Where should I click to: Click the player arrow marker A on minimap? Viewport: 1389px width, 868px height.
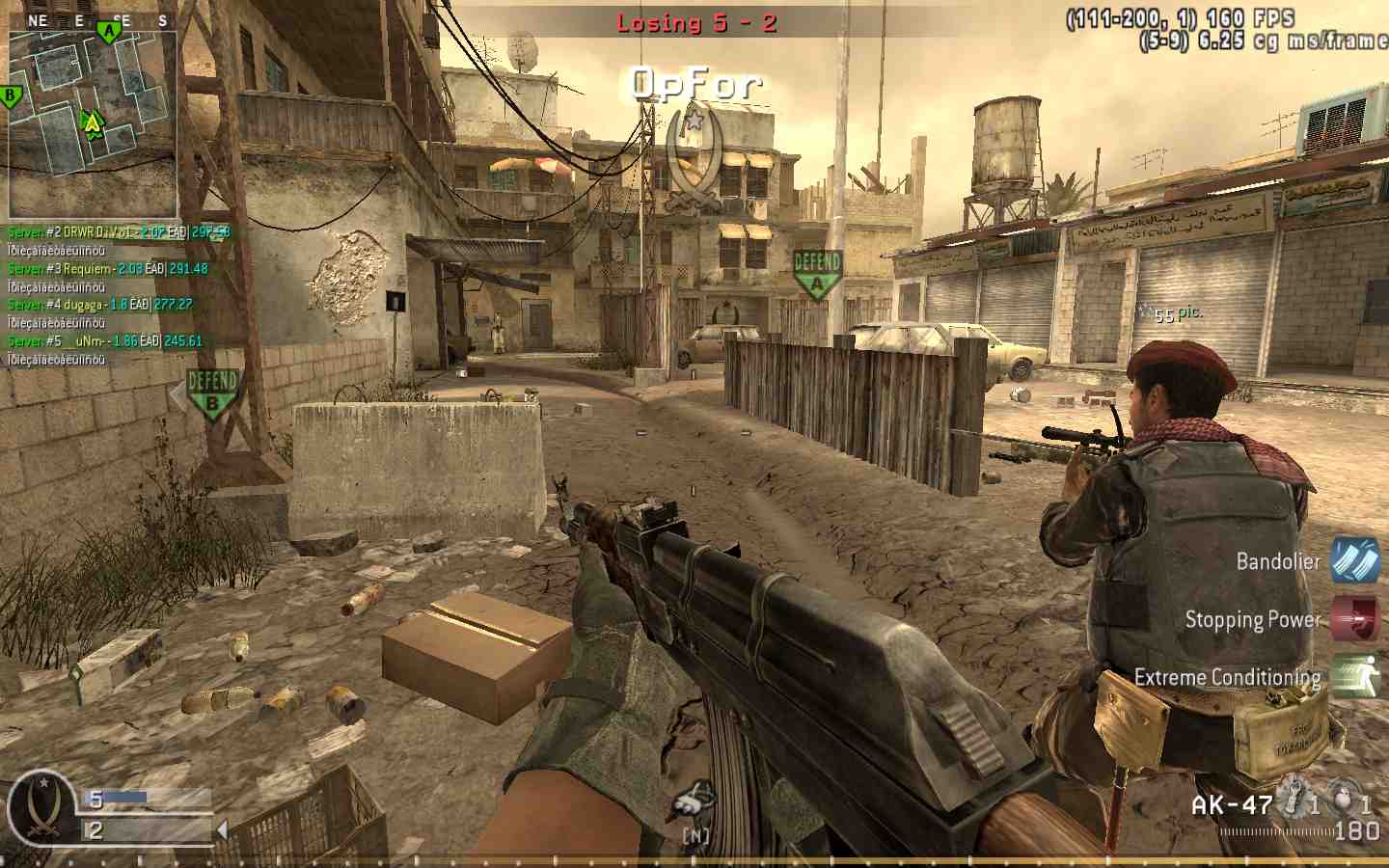point(92,123)
